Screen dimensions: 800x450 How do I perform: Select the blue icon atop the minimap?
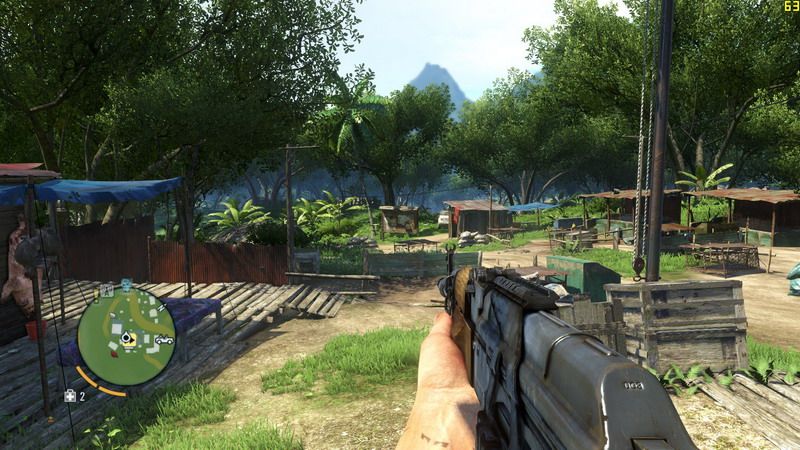(x=127, y=285)
